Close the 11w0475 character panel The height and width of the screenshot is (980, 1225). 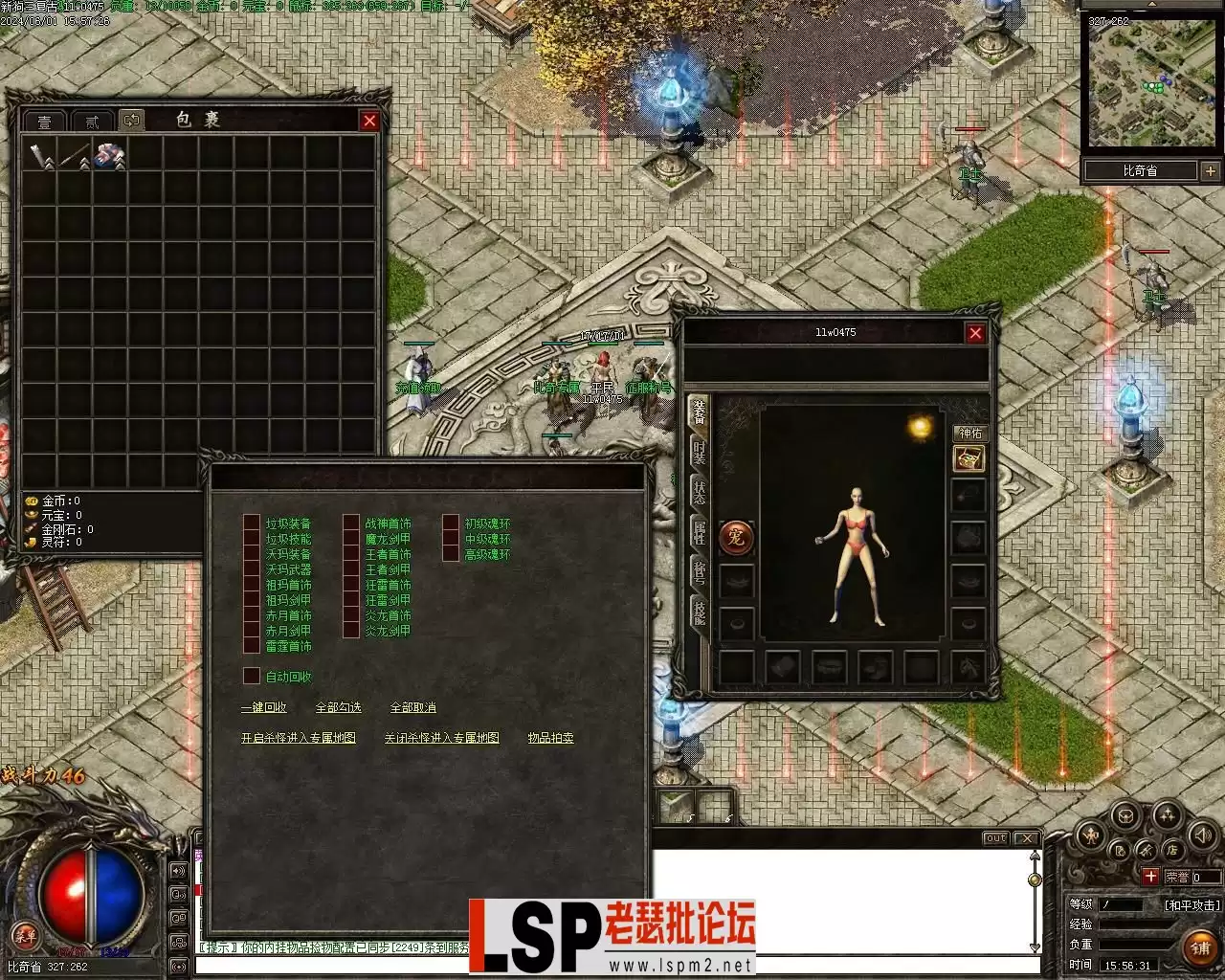pos(975,333)
